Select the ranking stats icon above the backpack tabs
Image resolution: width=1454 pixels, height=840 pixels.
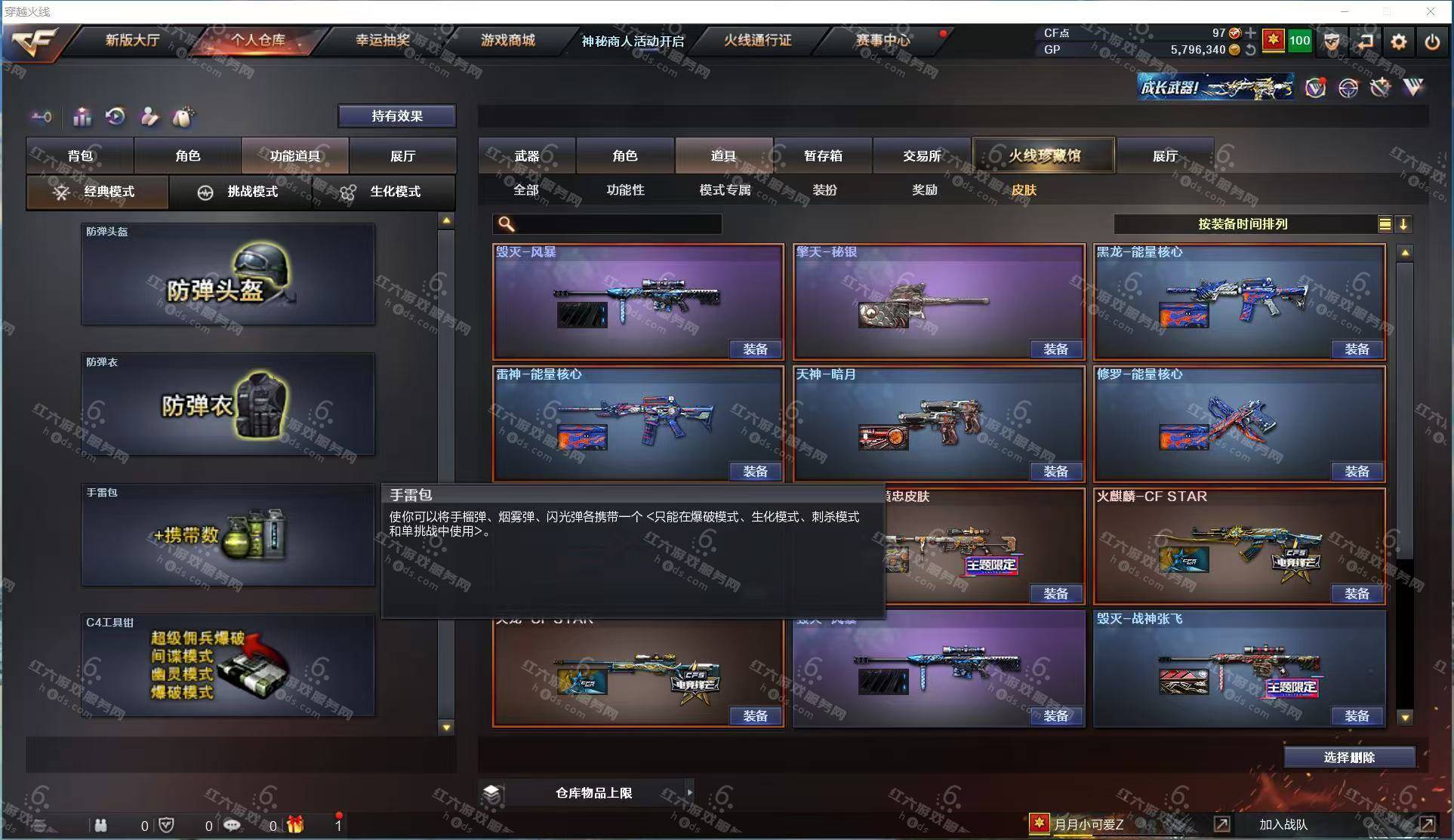[x=82, y=117]
